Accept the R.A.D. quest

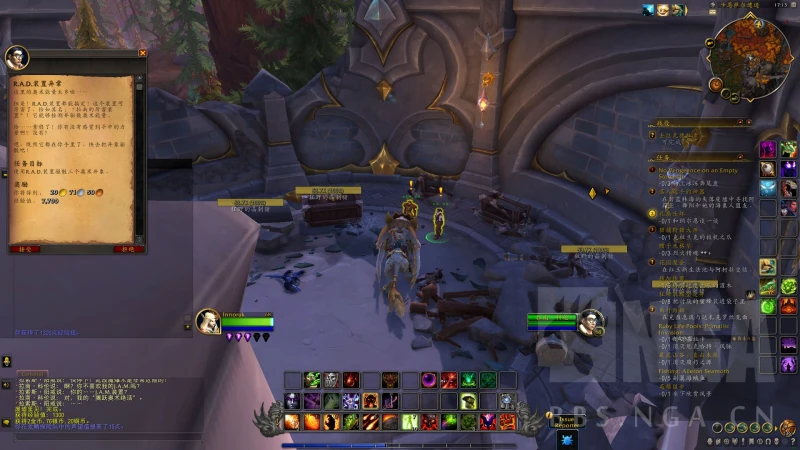pyautogui.click(x=26, y=249)
